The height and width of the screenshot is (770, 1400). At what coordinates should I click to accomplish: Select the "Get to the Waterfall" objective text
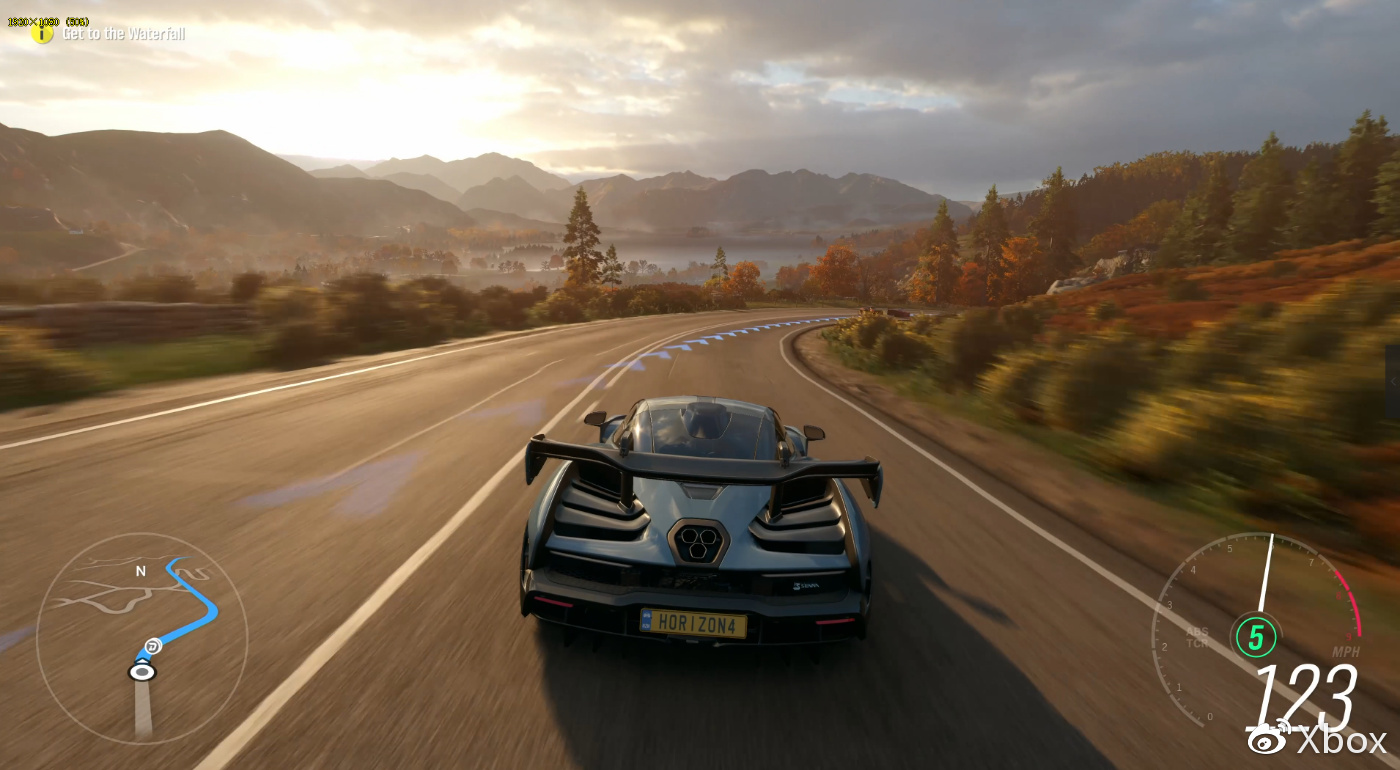click(x=123, y=34)
